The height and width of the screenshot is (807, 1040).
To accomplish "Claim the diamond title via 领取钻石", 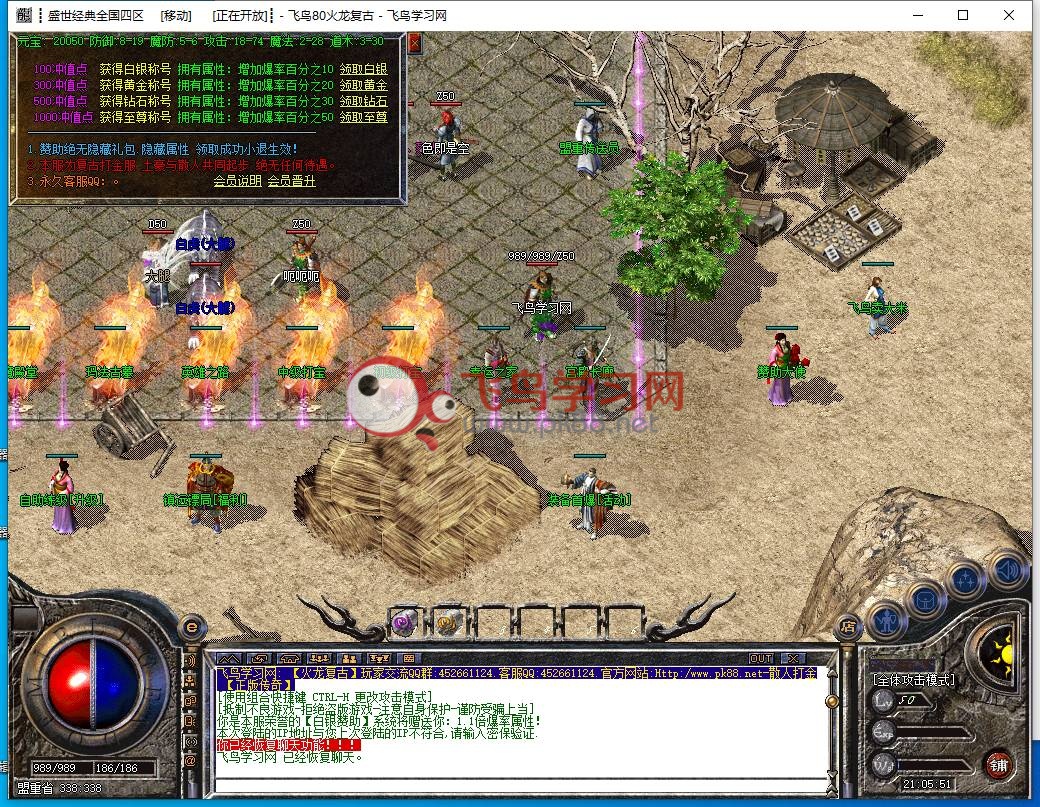I will pyautogui.click(x=363, y=101).
